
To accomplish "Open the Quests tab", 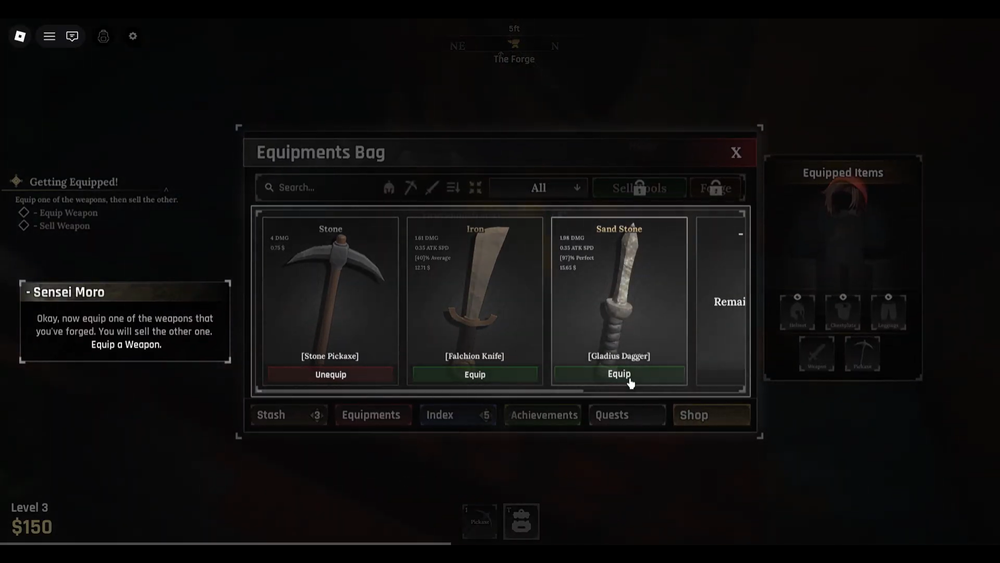I will (x=627, y=415).
